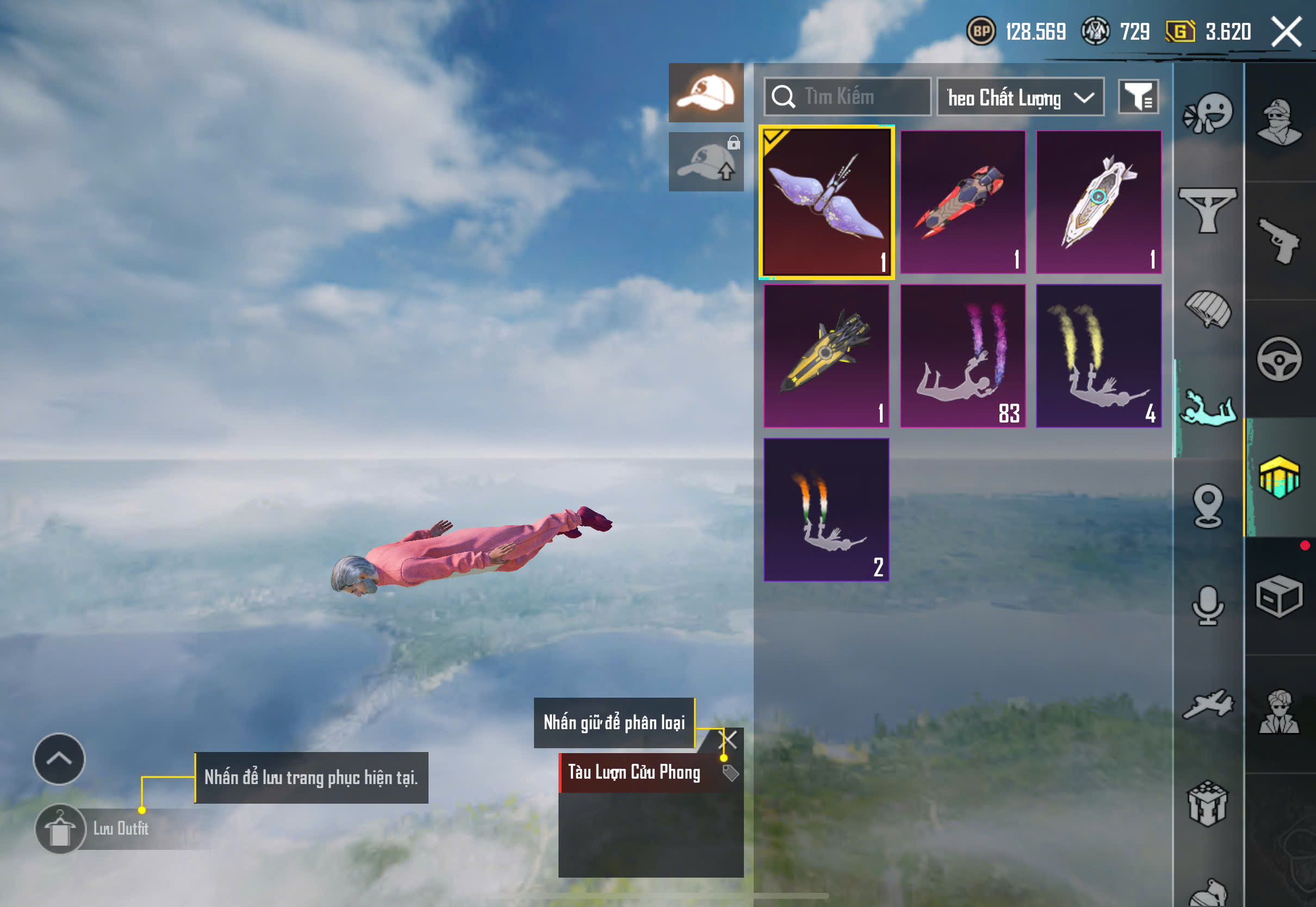The height and width of the screenshot is (907, 1316).
Task: Close the inventory screen with the X
Action: point(1287,32)
